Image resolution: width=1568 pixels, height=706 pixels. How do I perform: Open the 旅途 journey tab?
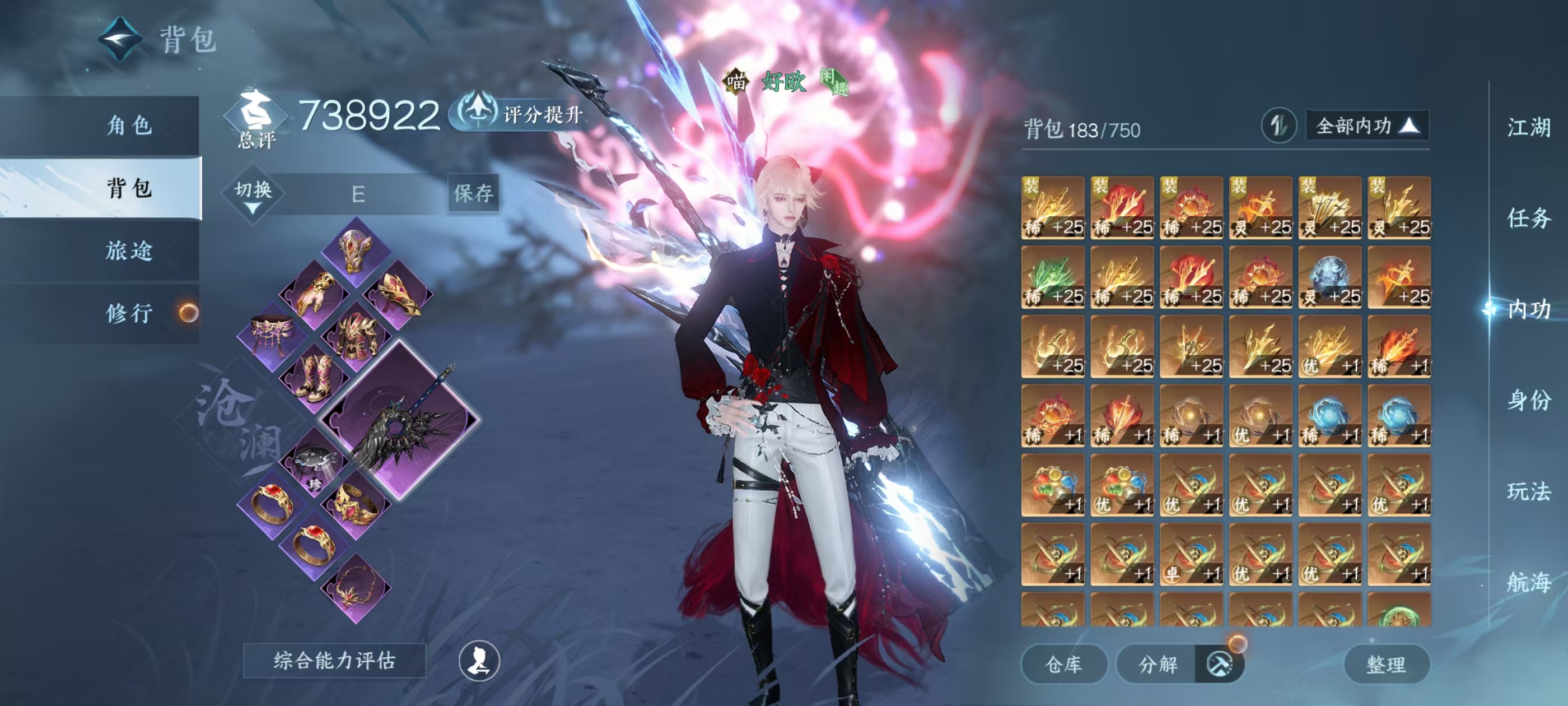pos(128,250)
